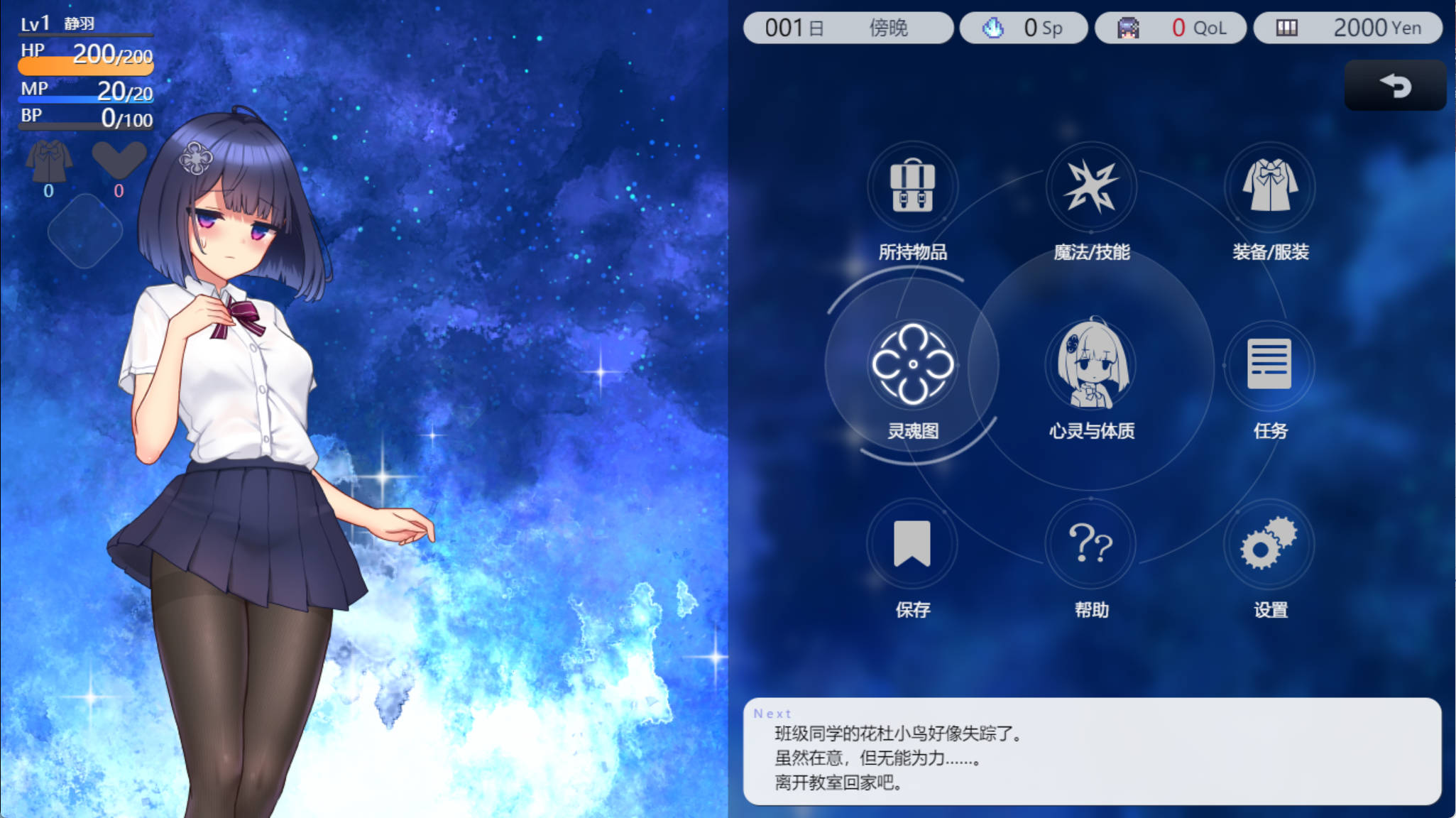Open the 帮助 help question-mark icon
Viewport: 1456px width, 818px height.
pyautogui.click(x=1091, y=543)
